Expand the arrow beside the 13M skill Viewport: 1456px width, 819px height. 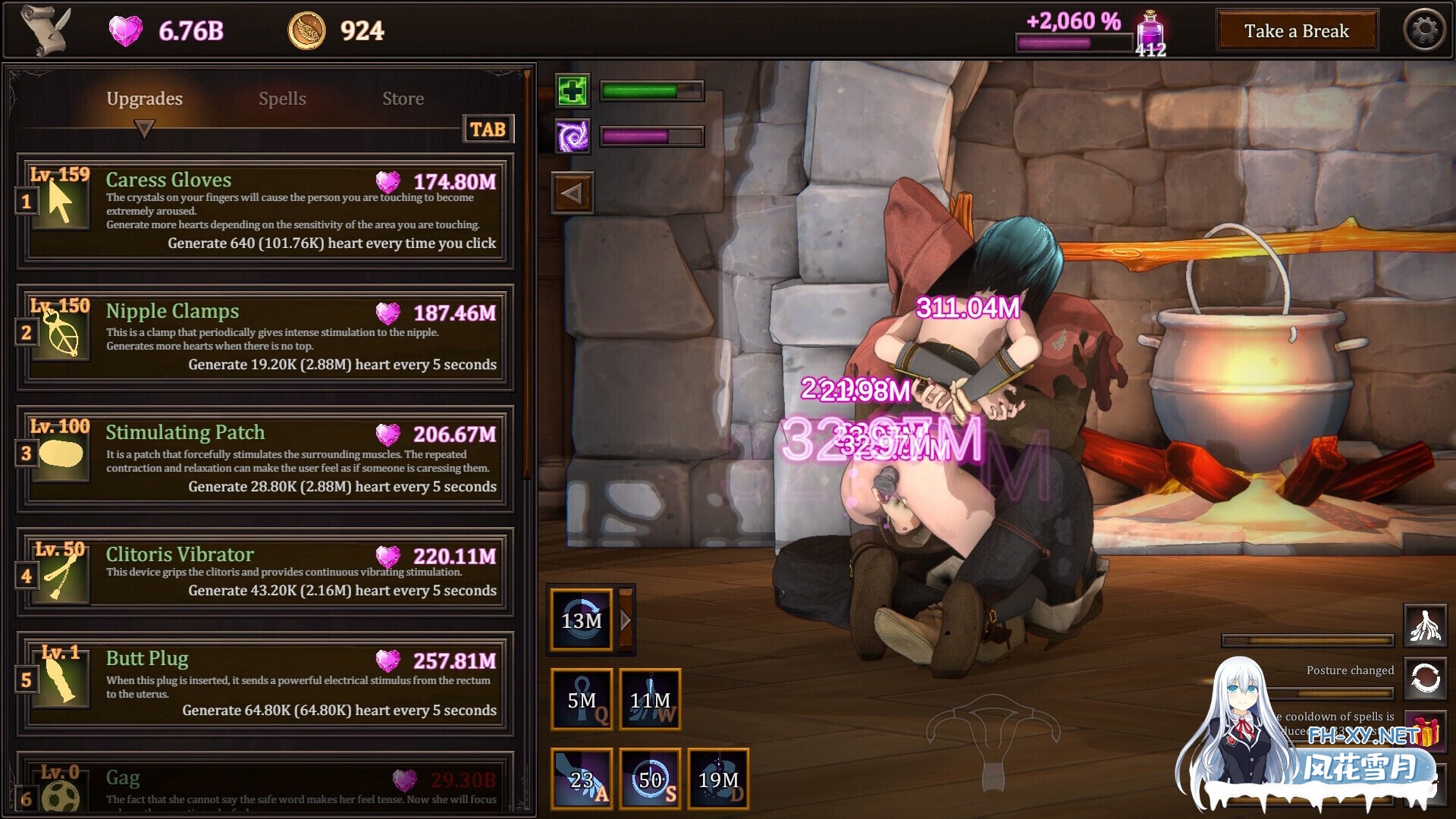(625, 620)
